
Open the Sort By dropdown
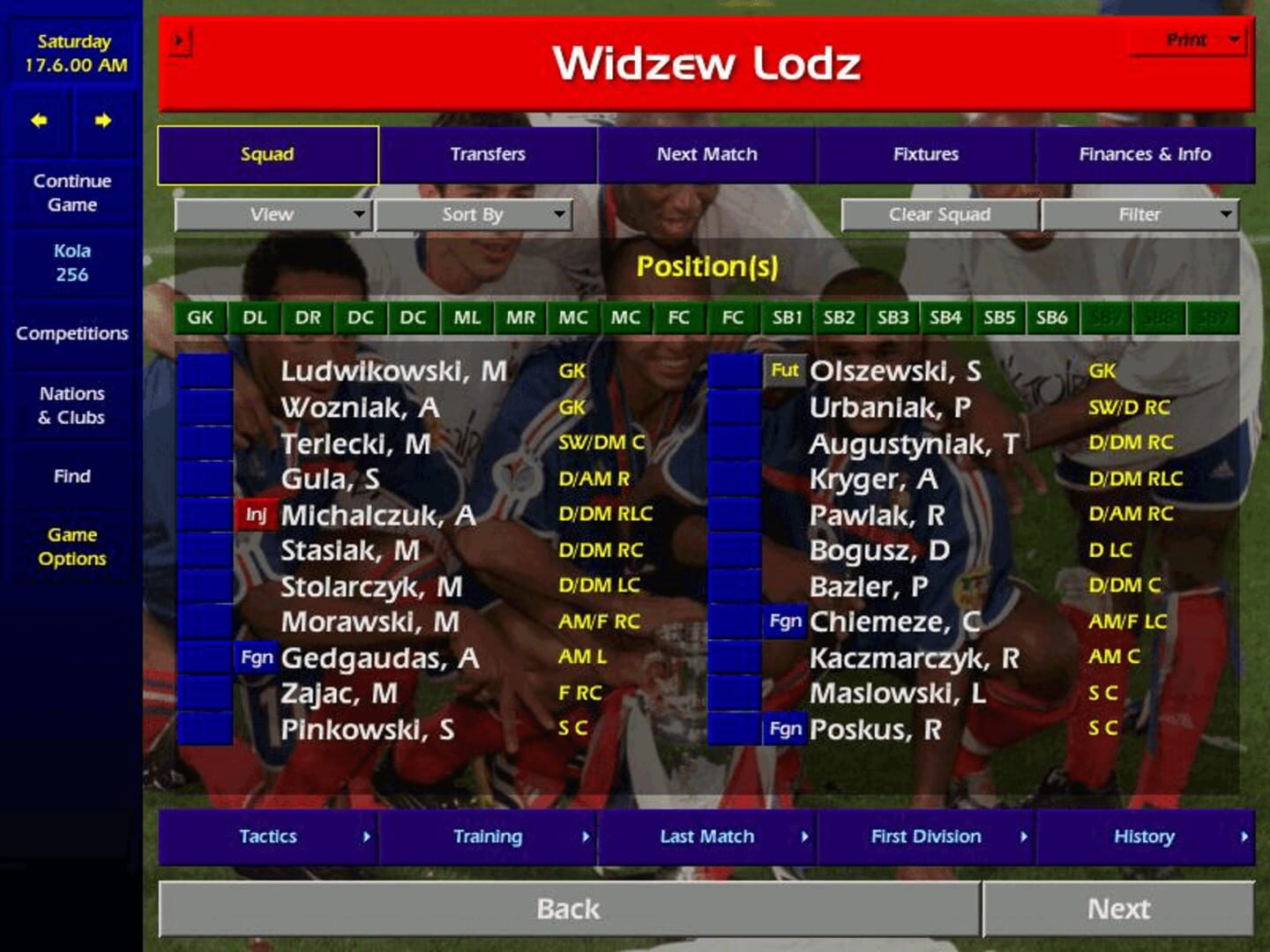tap(474, 213)
